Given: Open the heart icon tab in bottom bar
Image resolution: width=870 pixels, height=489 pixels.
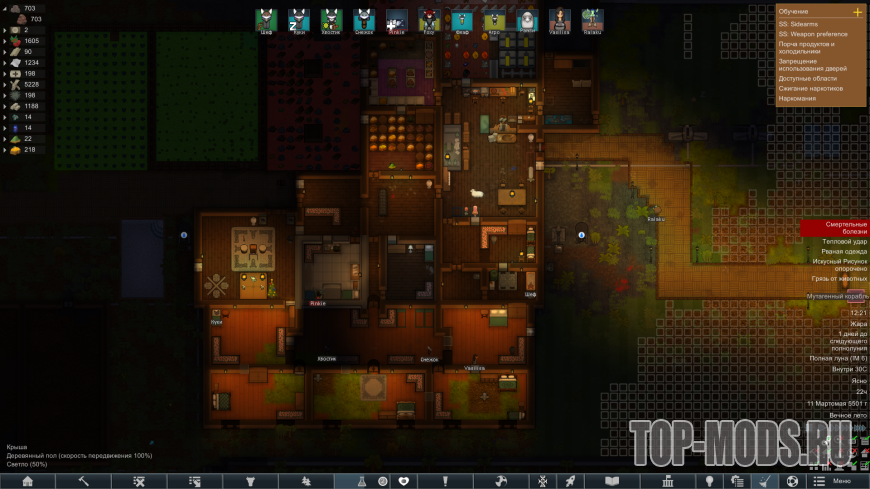Looking at the screenshot, I should (403, 481).
